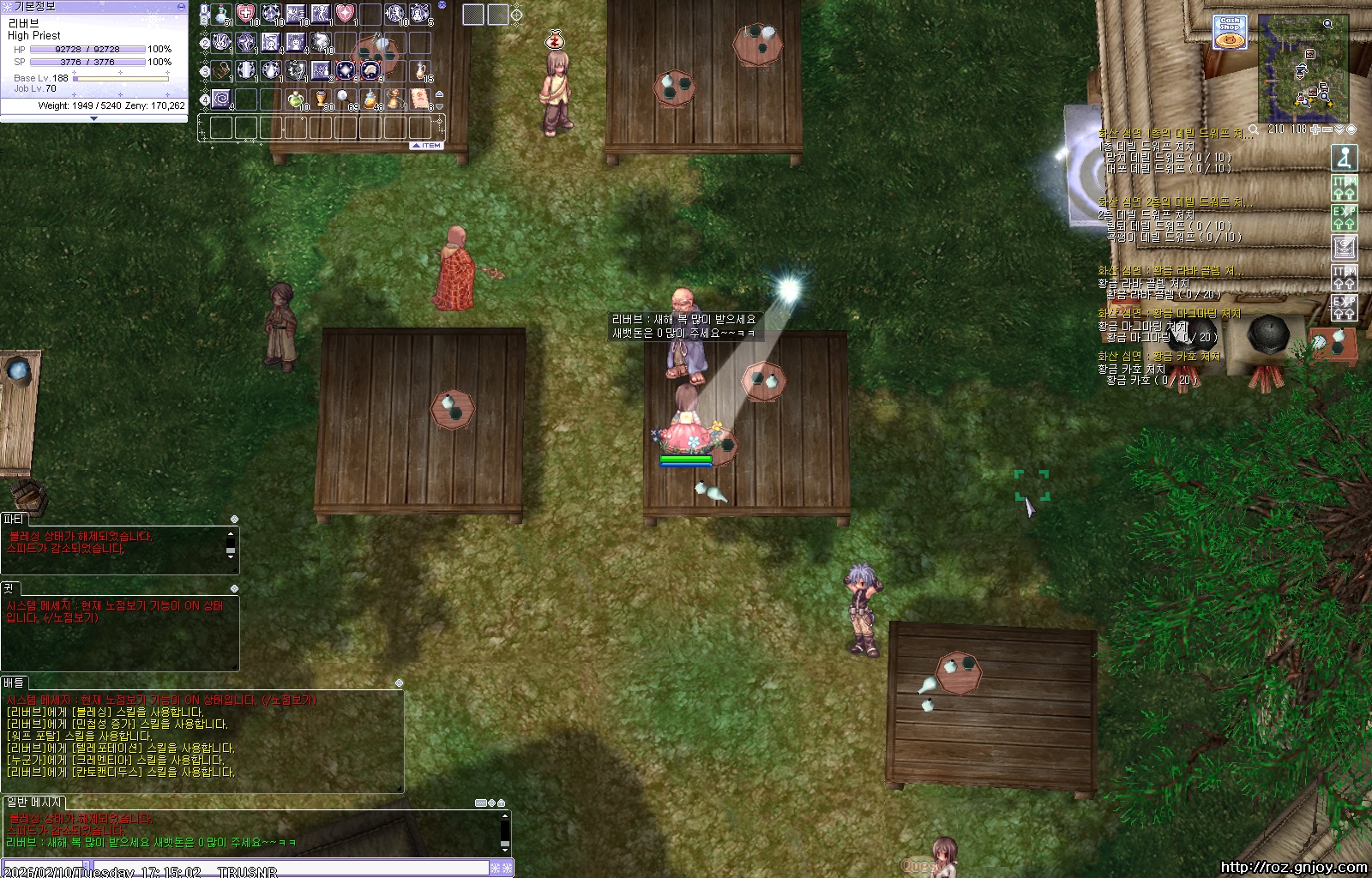The height and width of the screenshot is (878, 1372).
Task: Select the 배틀 message tab
Action: point(14,683)
